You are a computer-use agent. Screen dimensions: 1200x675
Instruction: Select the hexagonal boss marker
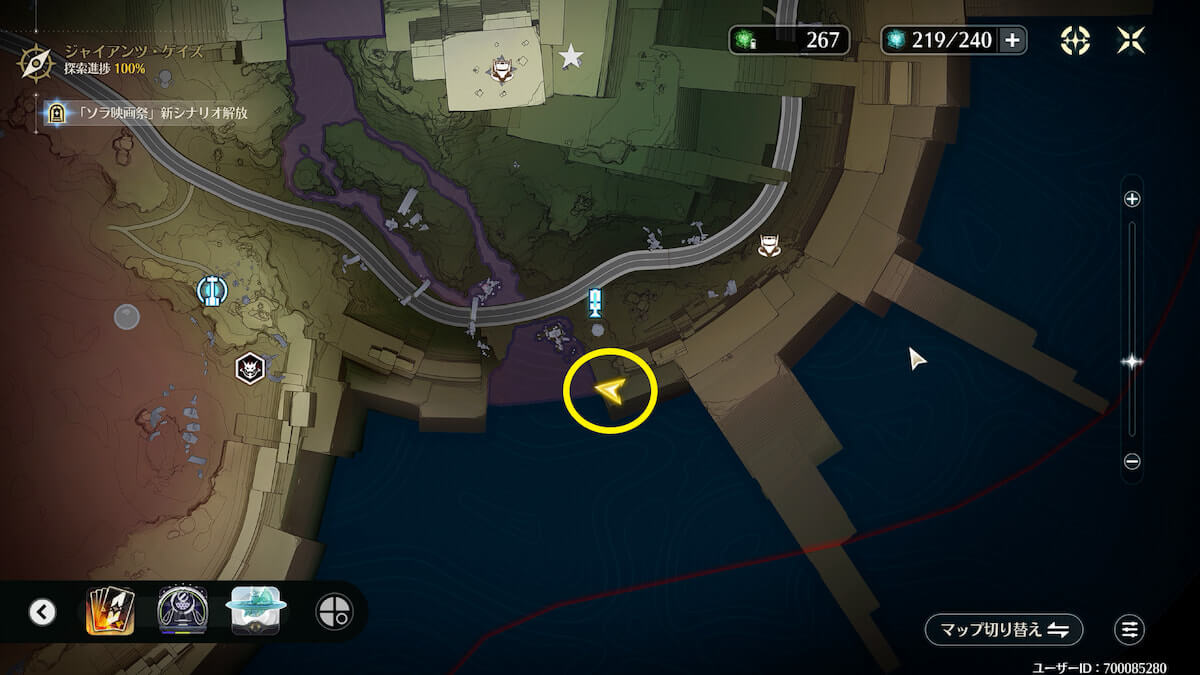point(249,368)
